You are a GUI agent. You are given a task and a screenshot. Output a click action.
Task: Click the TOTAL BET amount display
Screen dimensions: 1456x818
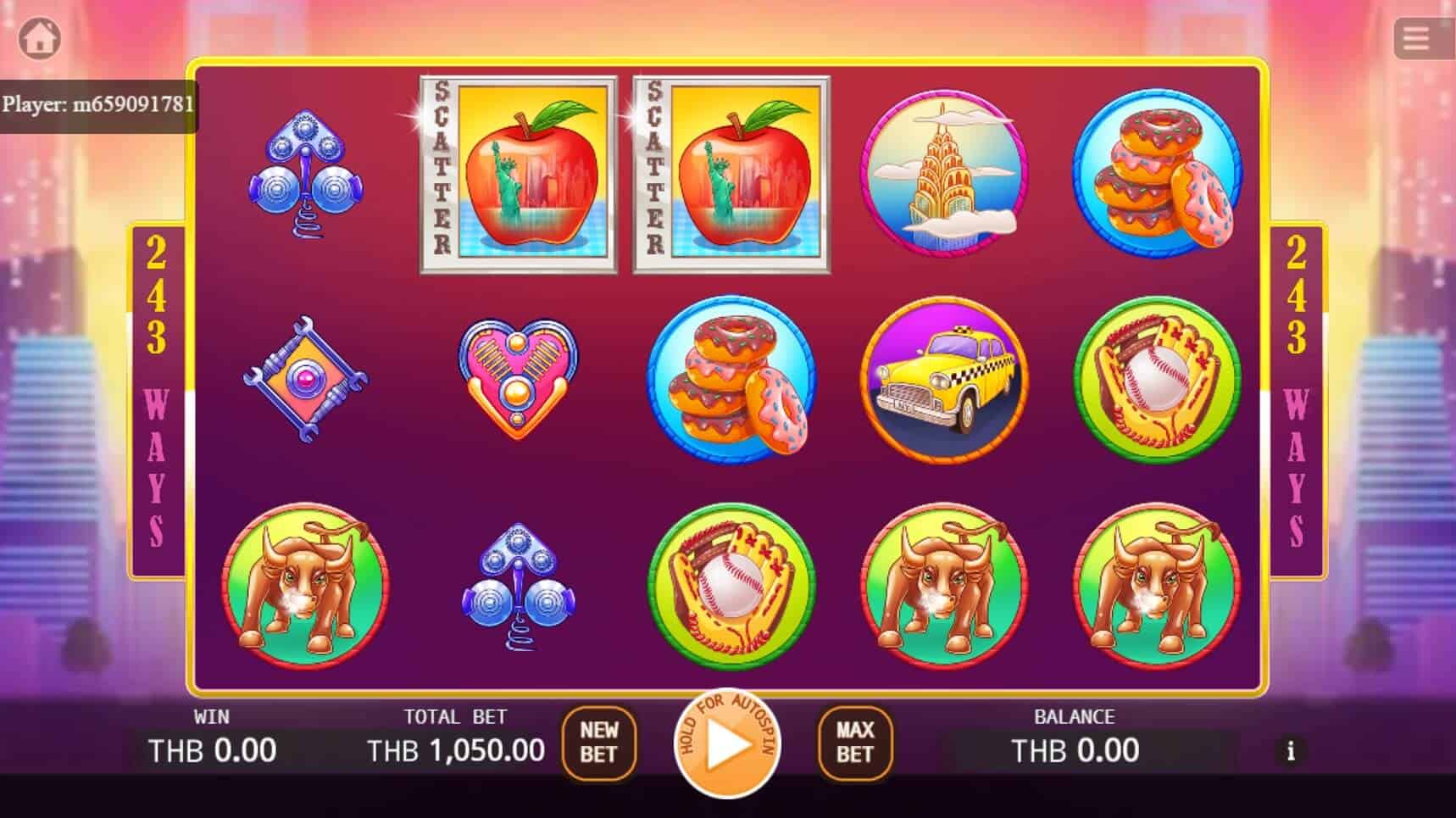(x=456, y=749)
